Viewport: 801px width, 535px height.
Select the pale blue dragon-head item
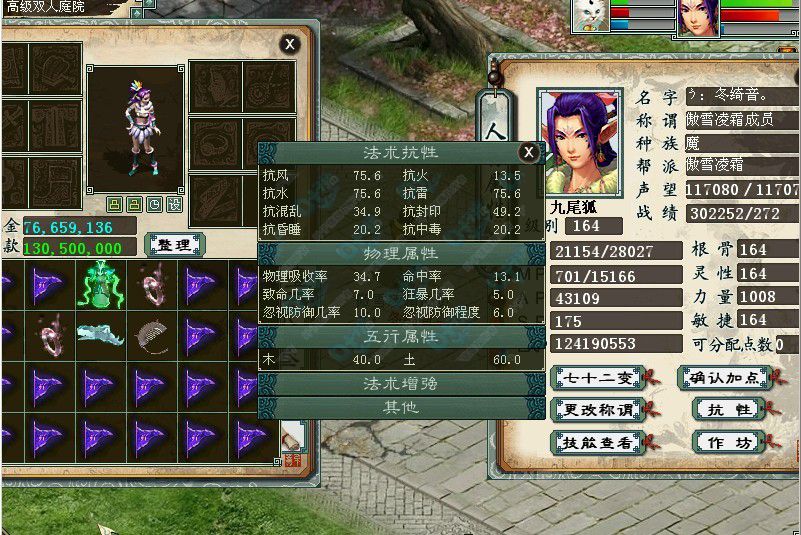pos(100,334)
